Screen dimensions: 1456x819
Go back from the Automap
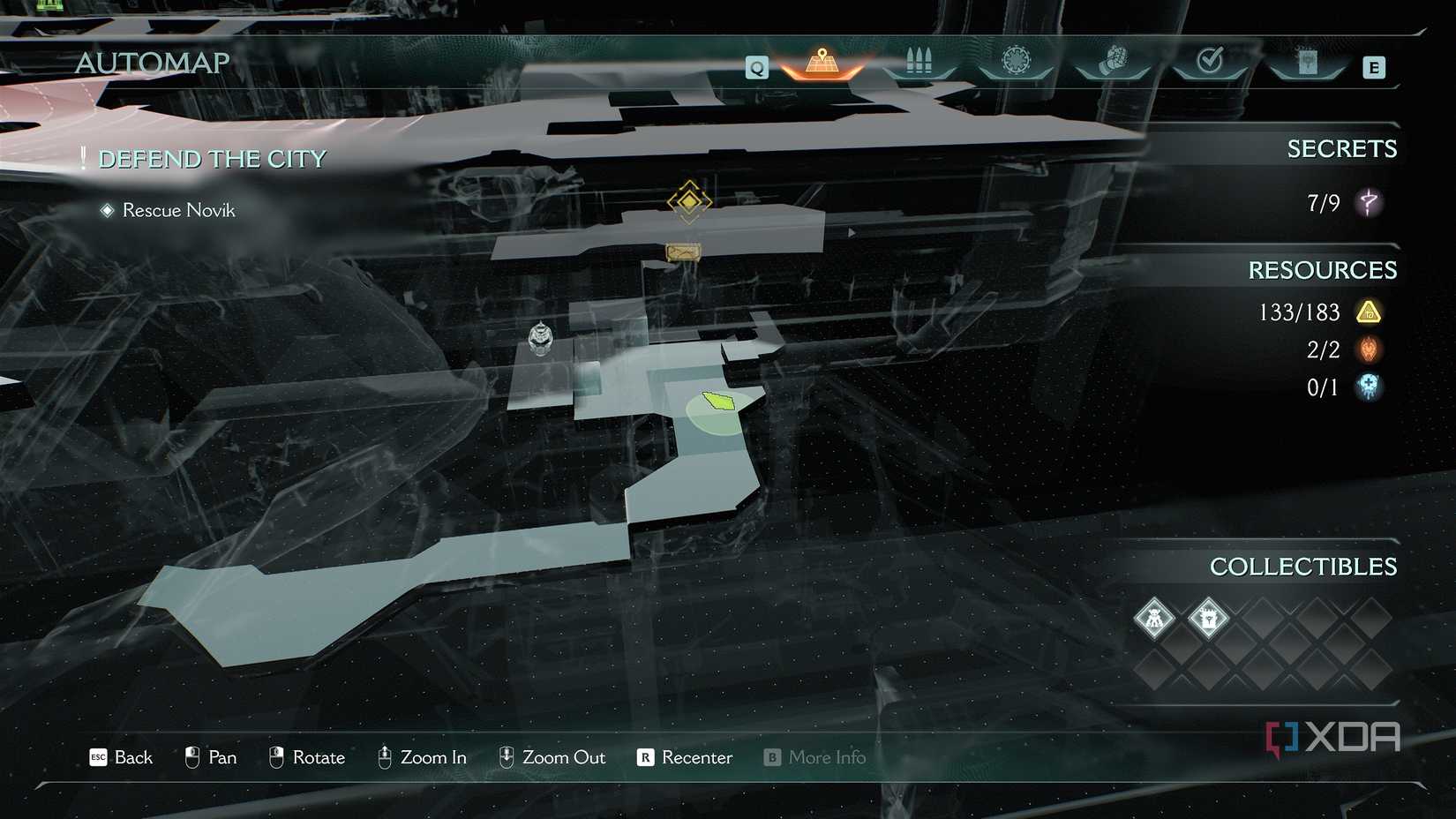coord(121,757)
